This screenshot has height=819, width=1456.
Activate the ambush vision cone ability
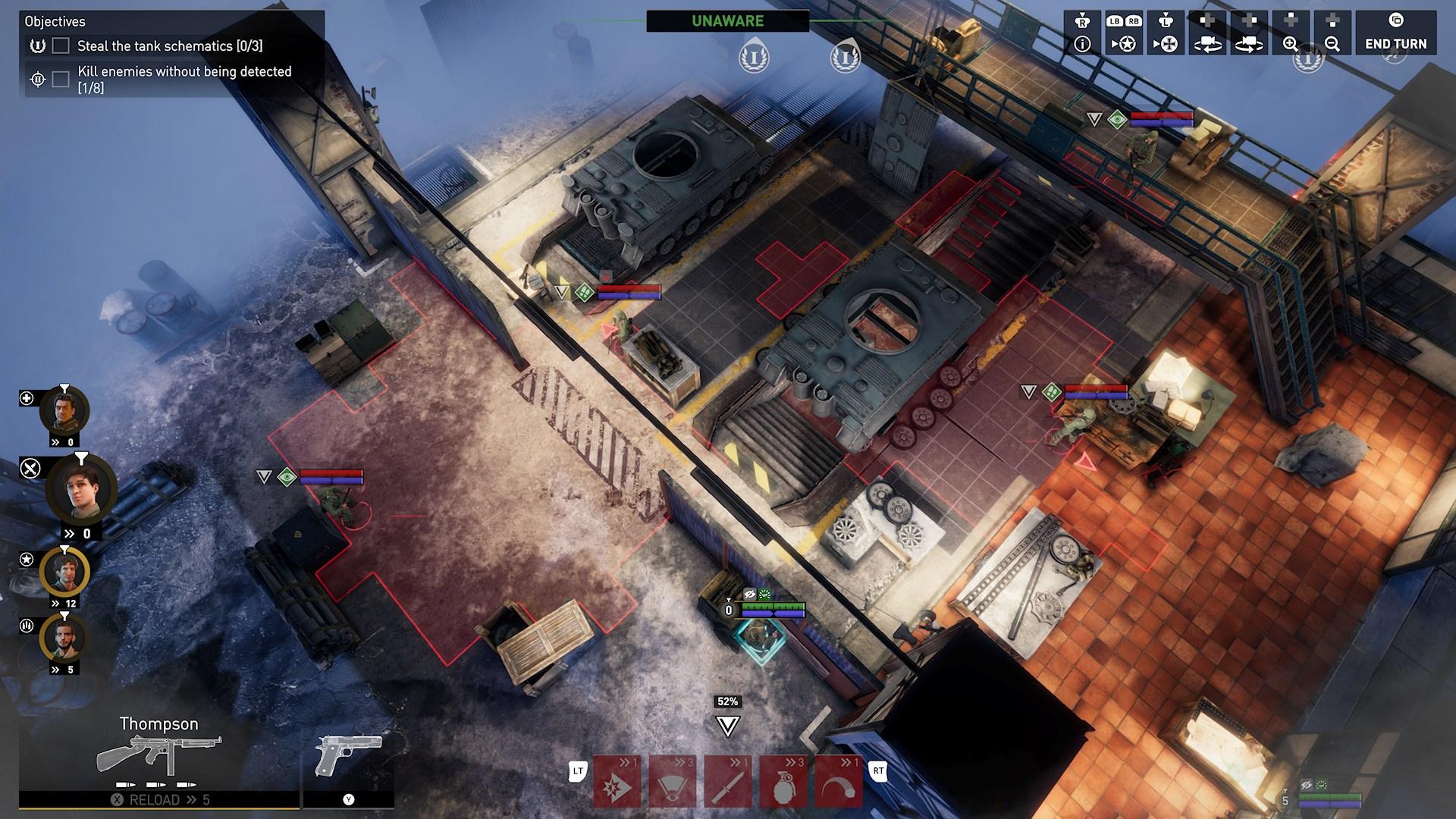point(672,781)
